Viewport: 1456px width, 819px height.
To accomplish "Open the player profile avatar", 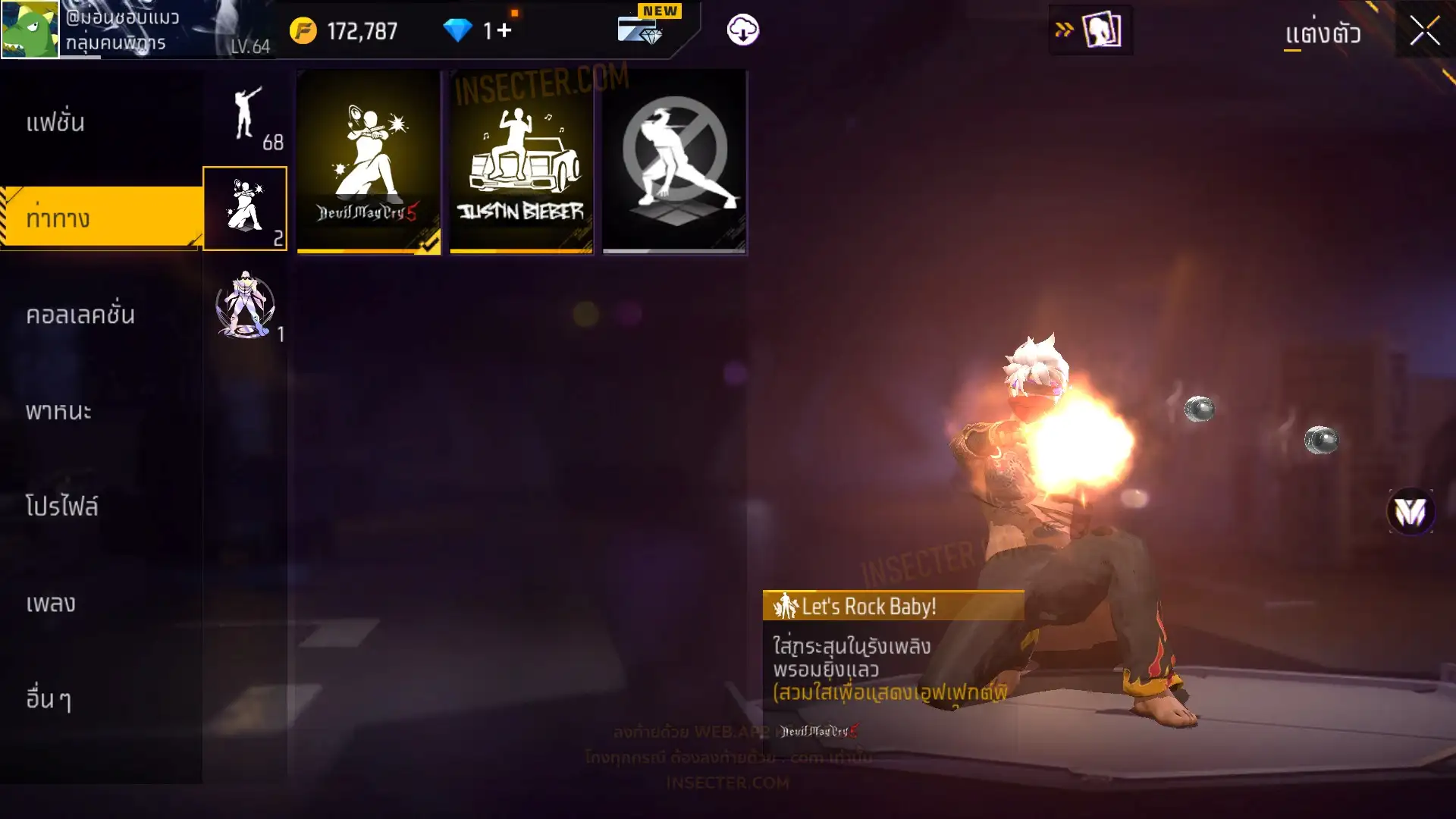I will [30, 30].
